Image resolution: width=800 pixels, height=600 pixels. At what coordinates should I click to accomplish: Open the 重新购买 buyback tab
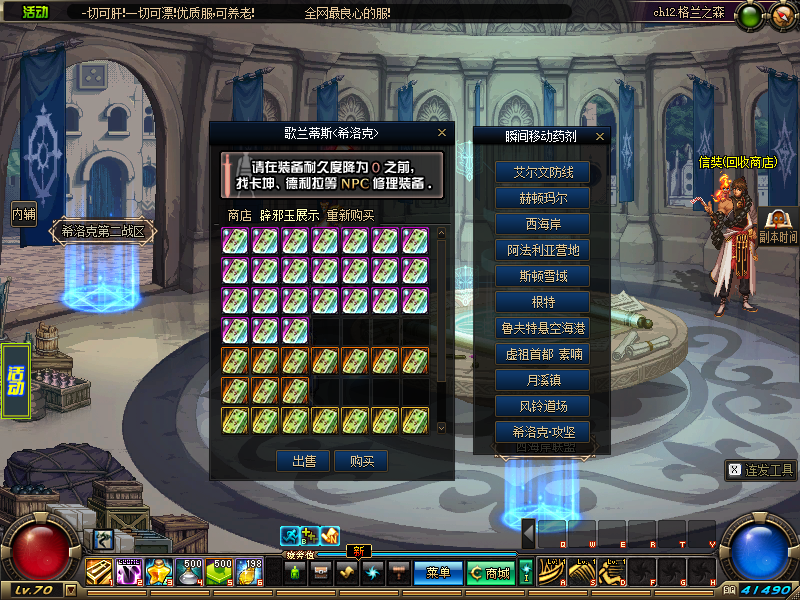pos(350,215)
